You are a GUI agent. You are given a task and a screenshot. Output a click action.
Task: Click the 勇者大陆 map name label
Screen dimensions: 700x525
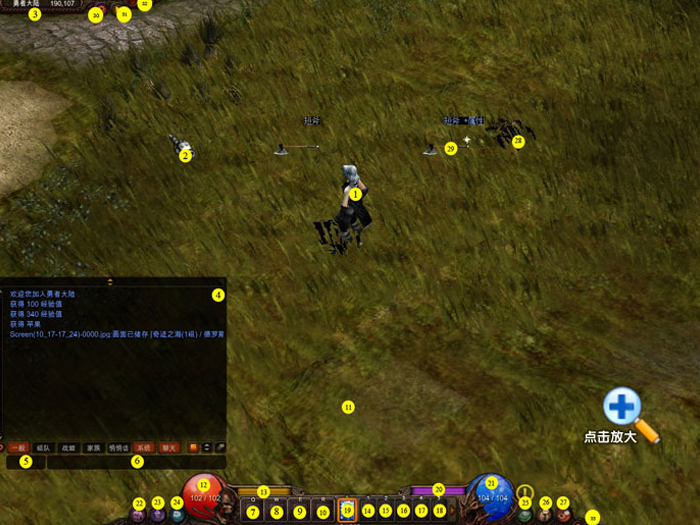coord(20,4)
